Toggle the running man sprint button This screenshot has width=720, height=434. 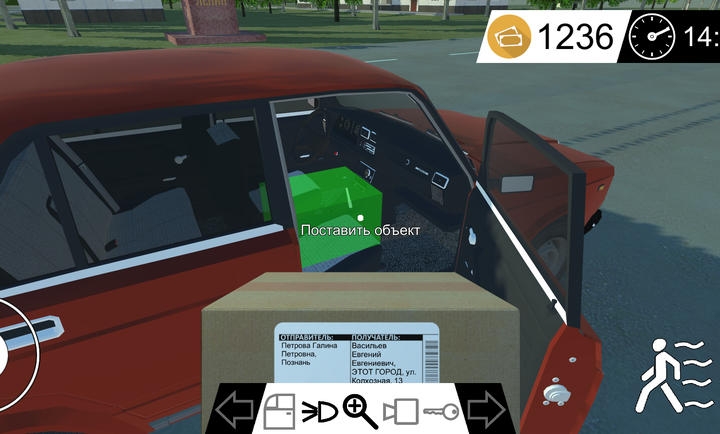pos(675,374)
